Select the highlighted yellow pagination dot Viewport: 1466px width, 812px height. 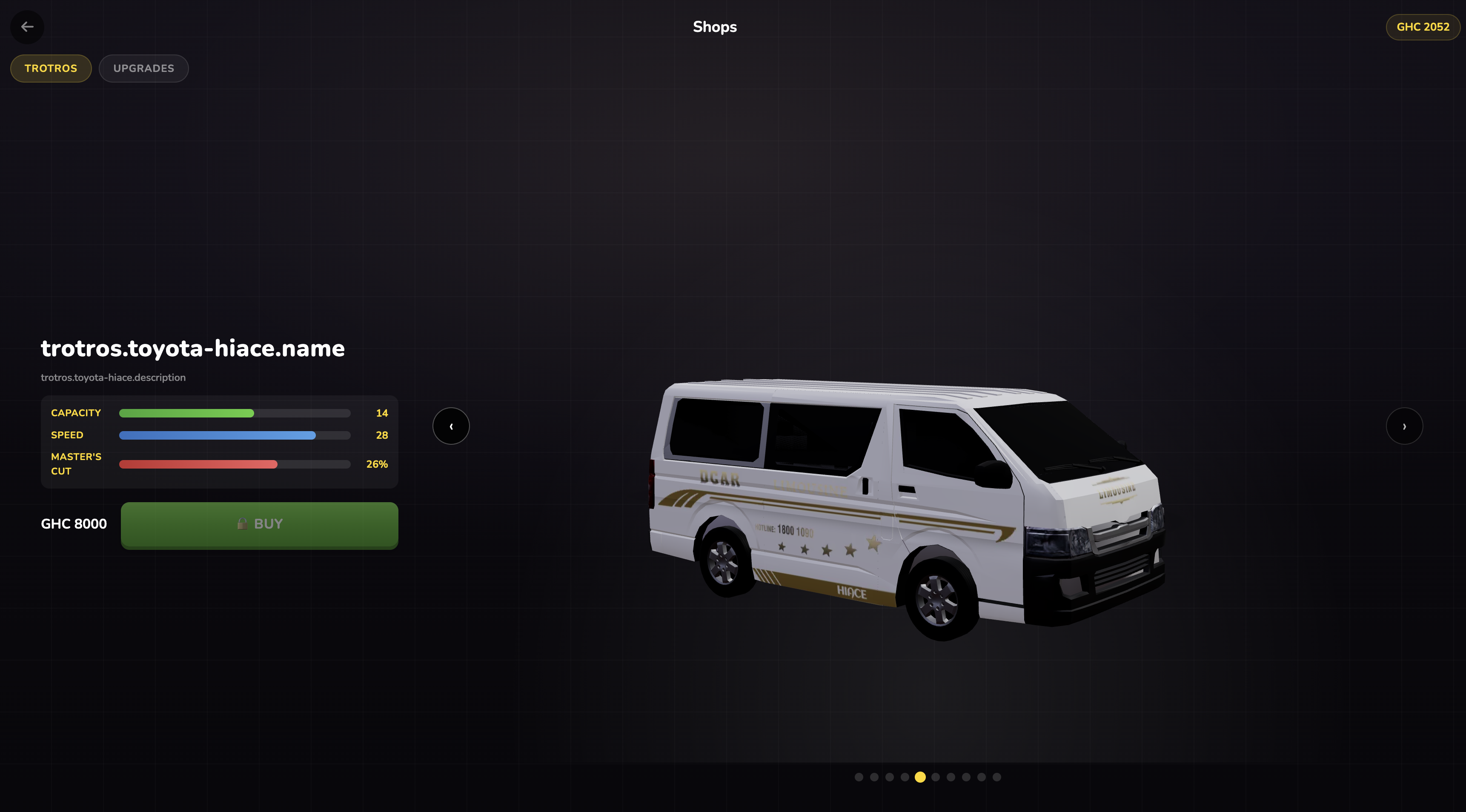point(920,777)
